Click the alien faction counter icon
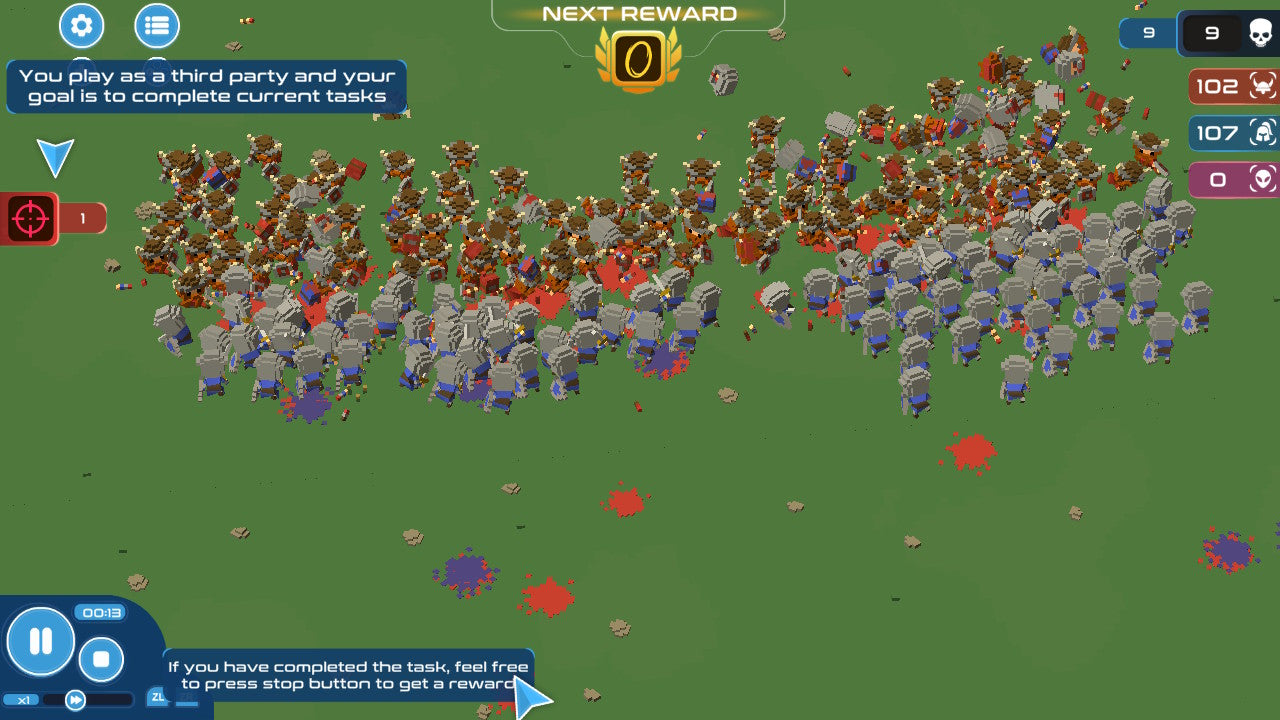Image resolution: width=1280 pixels, height=720 pixels. click(1261, 179)
